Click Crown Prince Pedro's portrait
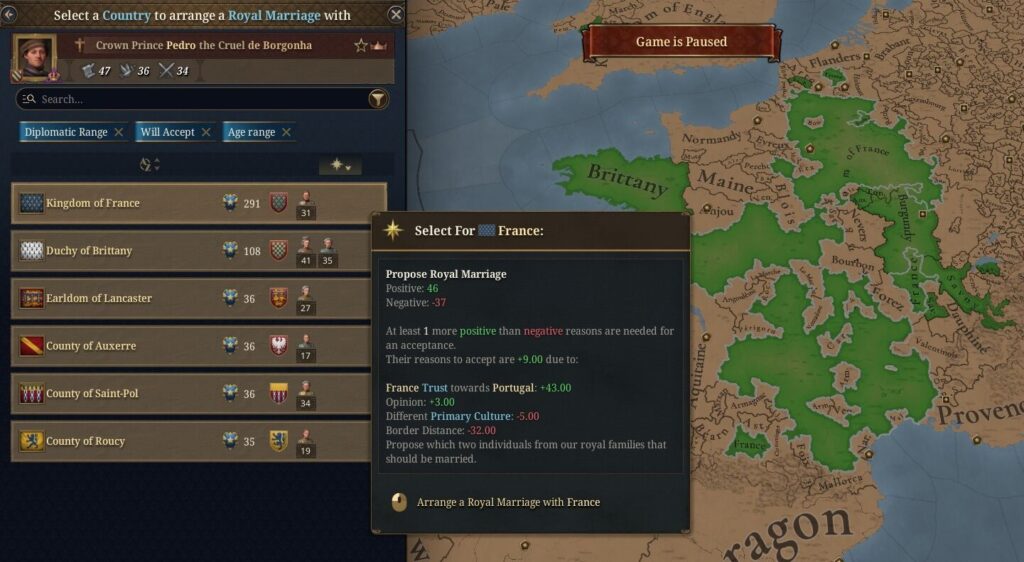Screen dimensions: 1024x562 pos(34,57)
